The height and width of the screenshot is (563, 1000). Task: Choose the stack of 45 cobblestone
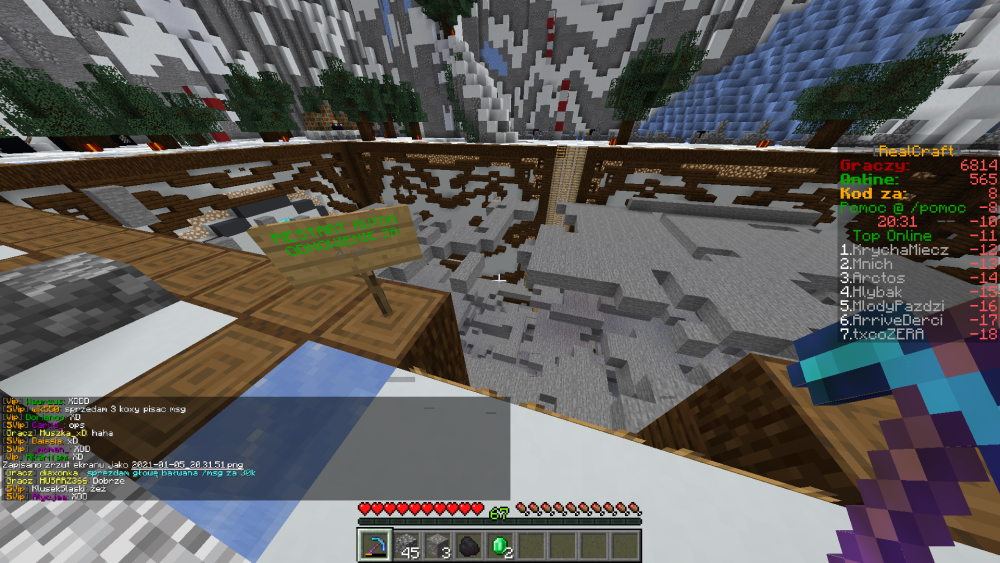tap(406, 546)
